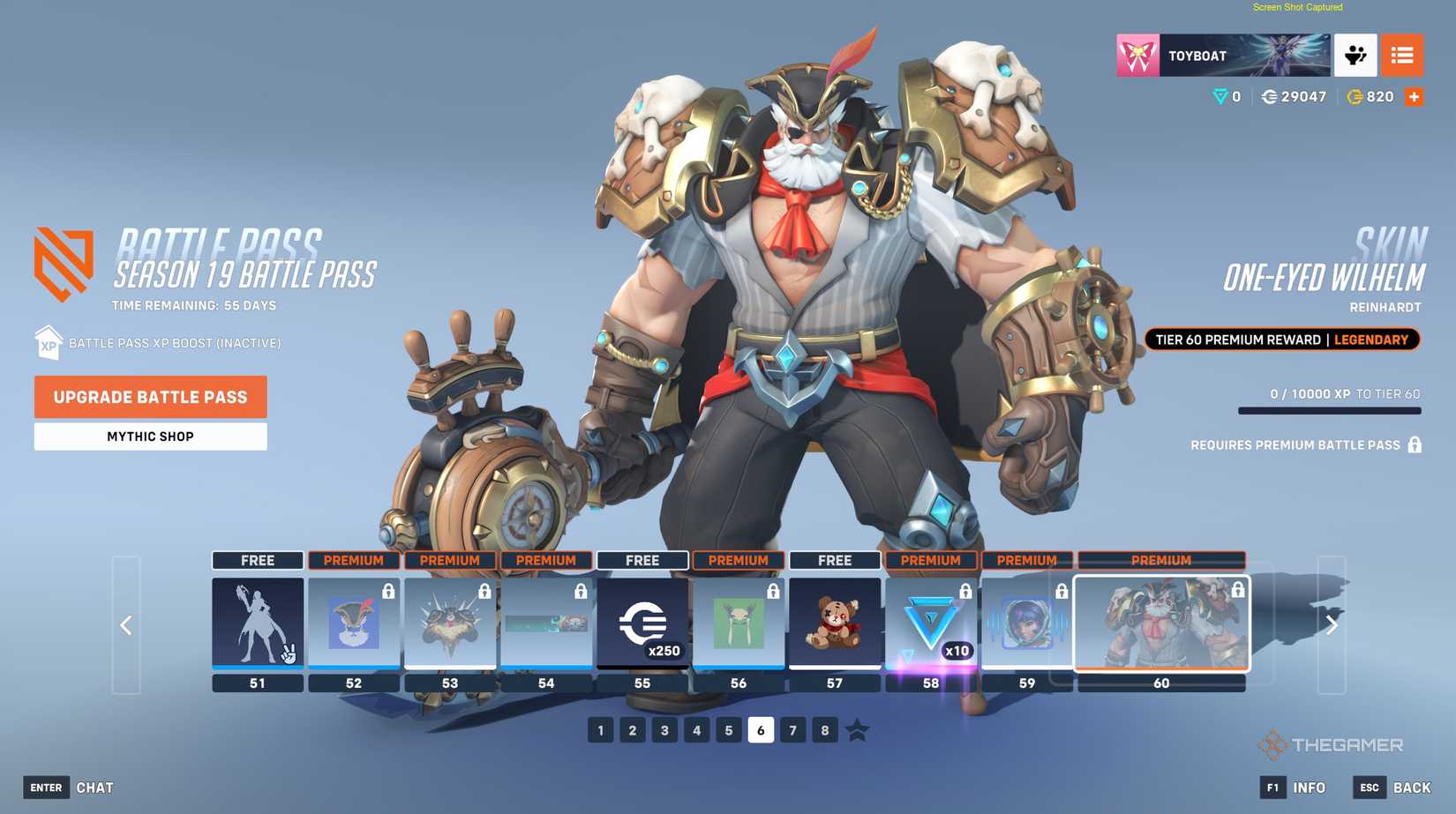Select the tier 58 mythic prisms reward
This screenshot has width=1456, height=814.
pos(931,623)
